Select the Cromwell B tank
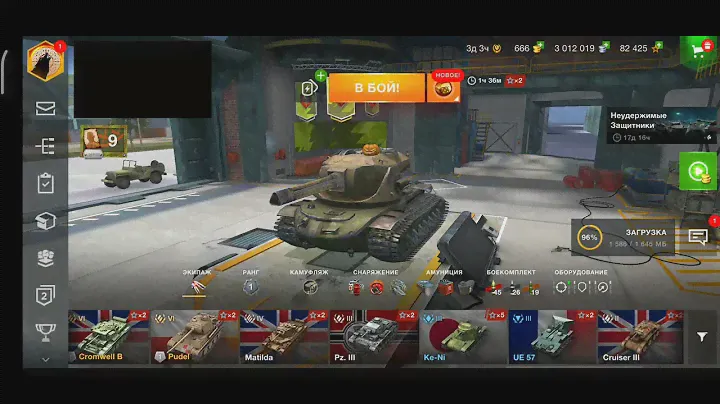720x404 pixels. click(108, 336)
